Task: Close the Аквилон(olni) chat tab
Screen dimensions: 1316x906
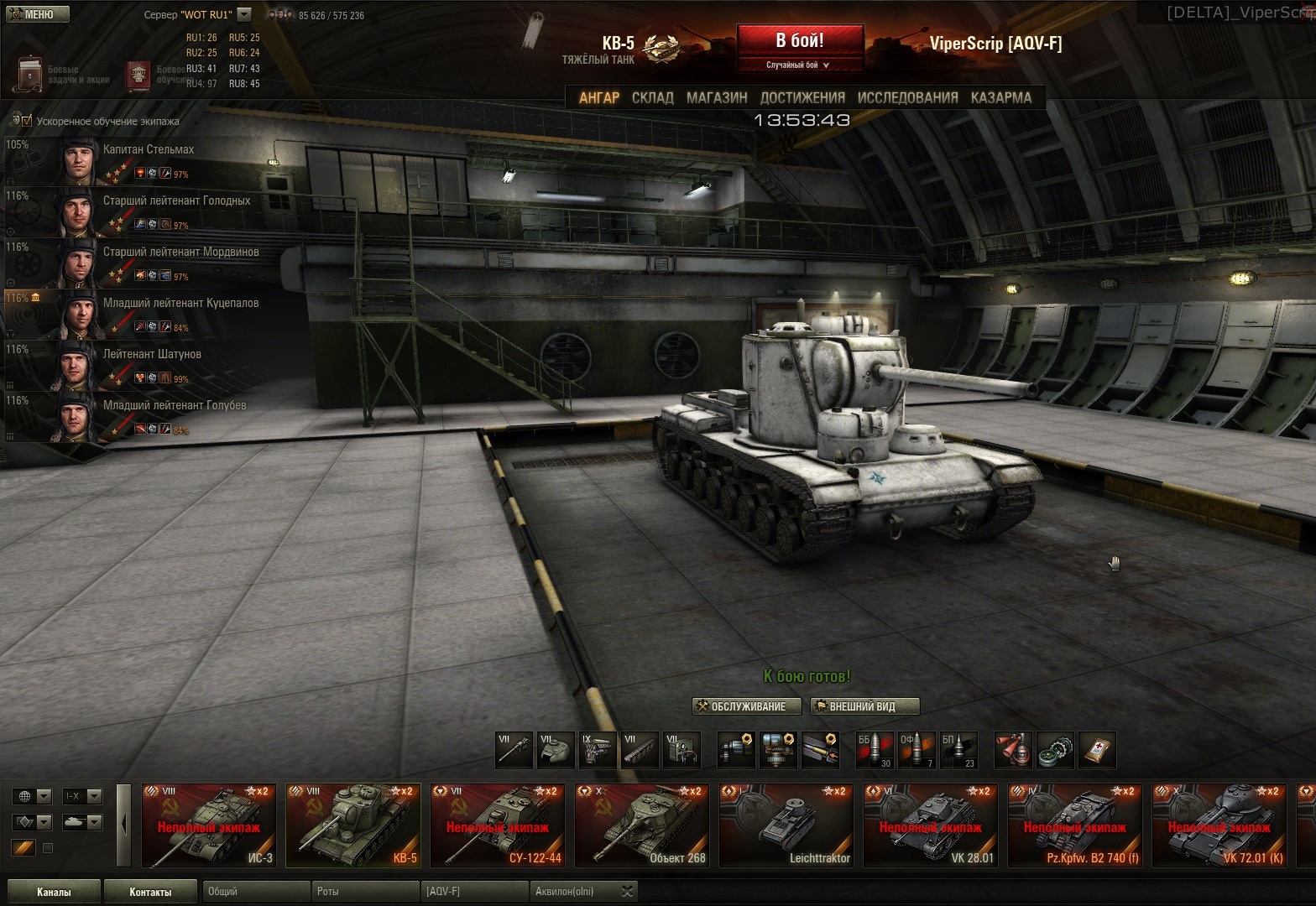Action: click(x=629, y=892)
